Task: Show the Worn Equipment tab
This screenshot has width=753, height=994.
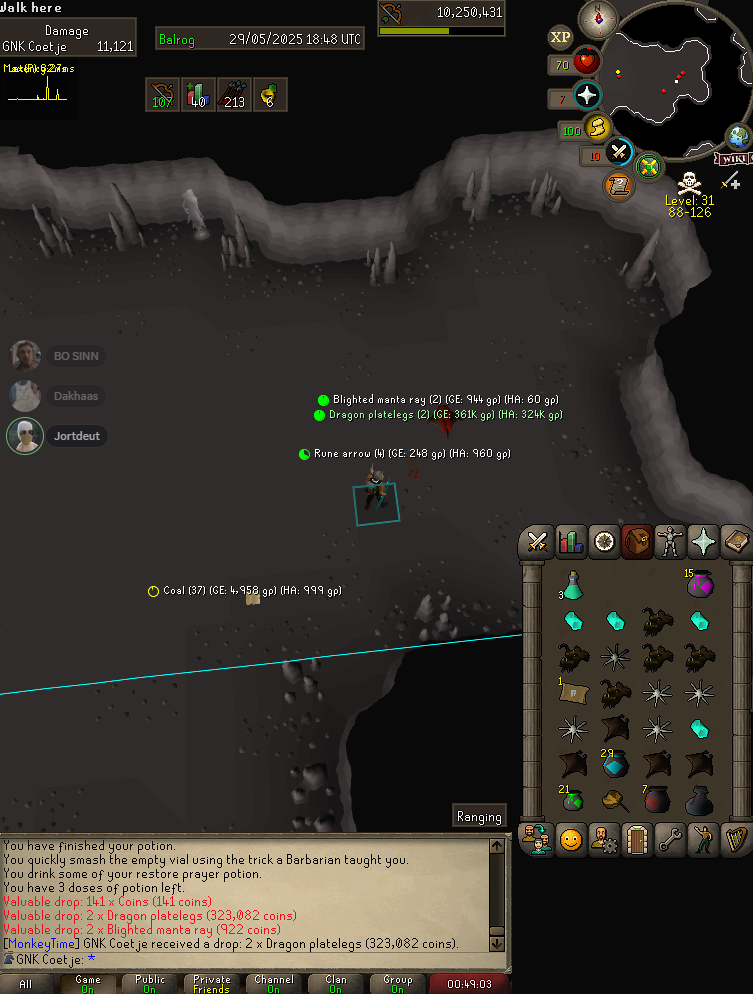Action: click(x=670, y=542)
